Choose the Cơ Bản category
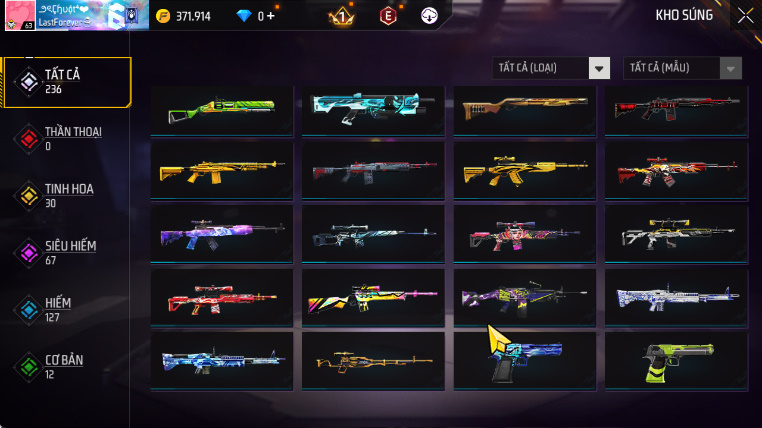The image size is (762, 428). (x=67, y=366)
